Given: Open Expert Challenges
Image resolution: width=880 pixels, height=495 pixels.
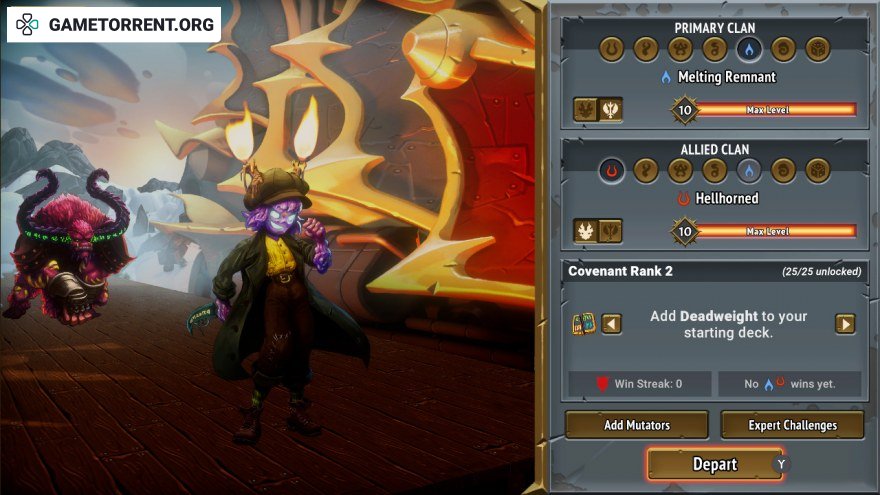Looking at the screenshot, I should 792,425.
